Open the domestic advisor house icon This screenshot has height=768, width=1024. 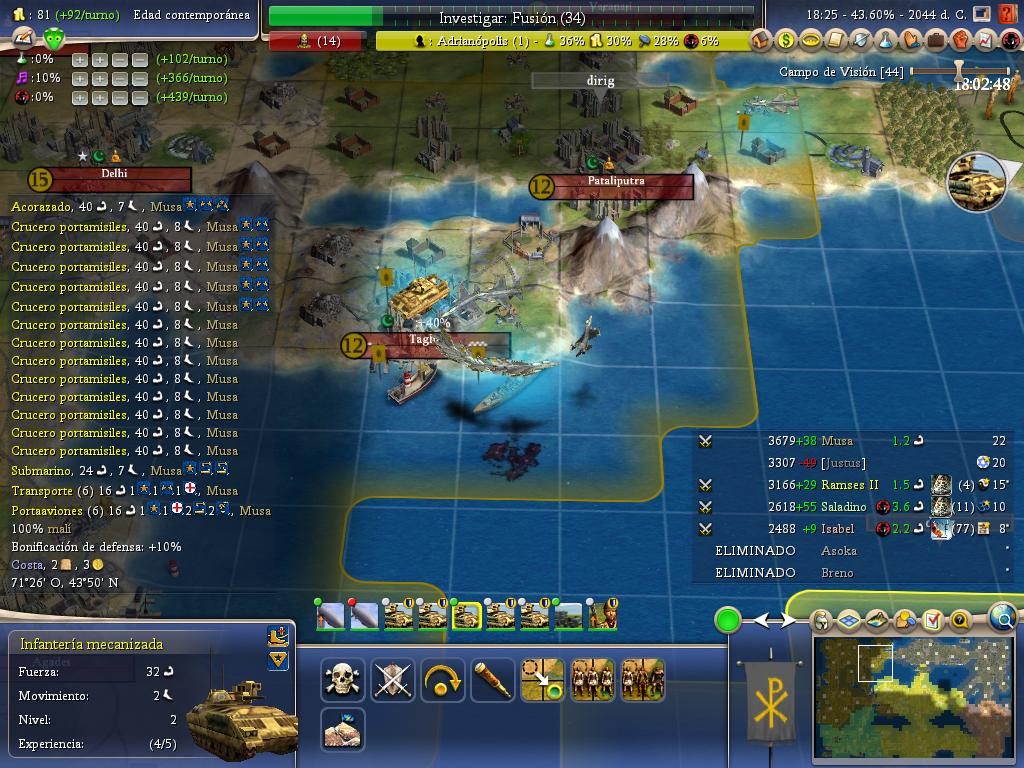pyautogui.click(x=762, y=41)
